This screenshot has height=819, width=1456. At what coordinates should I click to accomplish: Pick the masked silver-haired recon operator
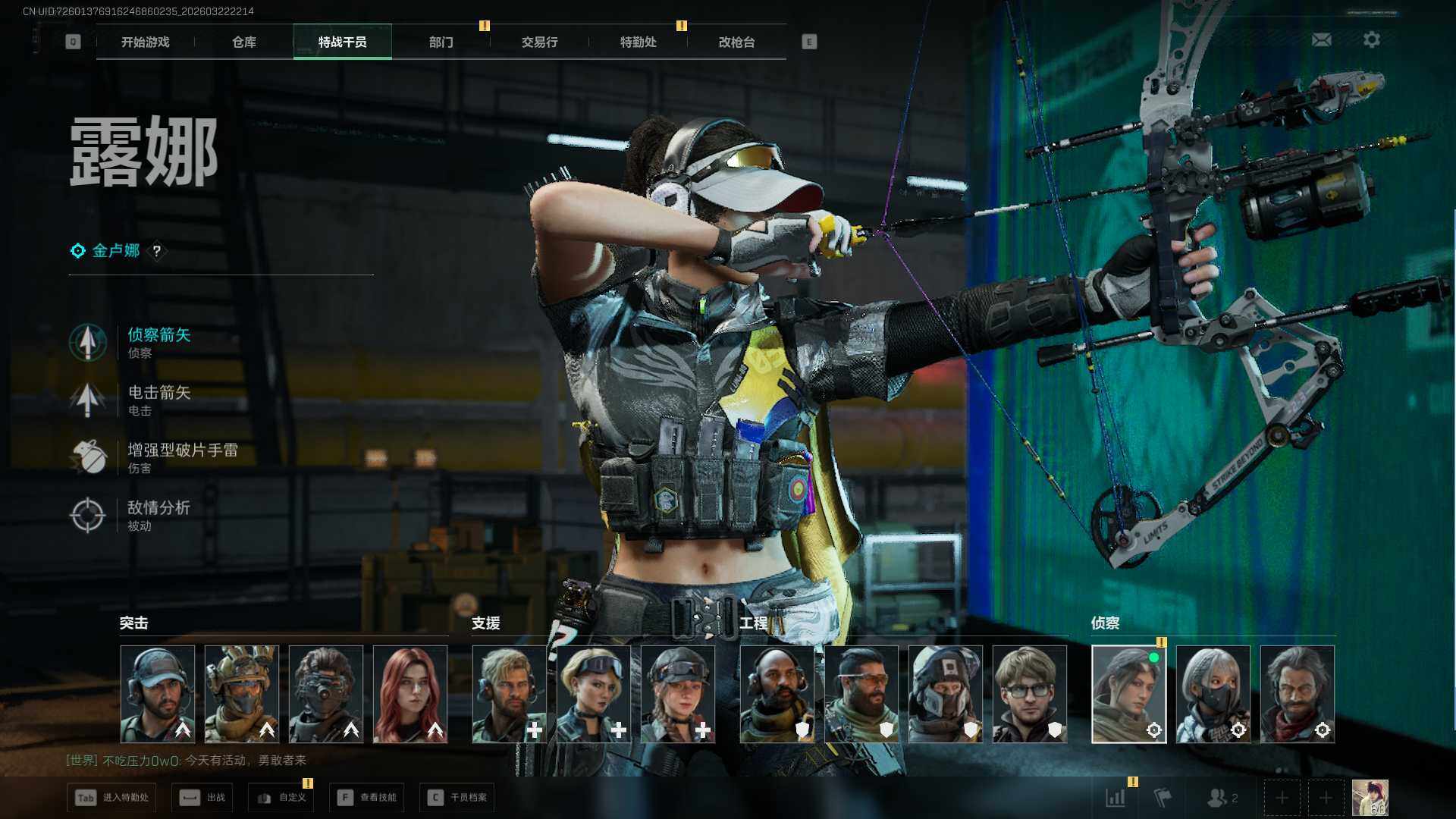(x=1213, y=694)
